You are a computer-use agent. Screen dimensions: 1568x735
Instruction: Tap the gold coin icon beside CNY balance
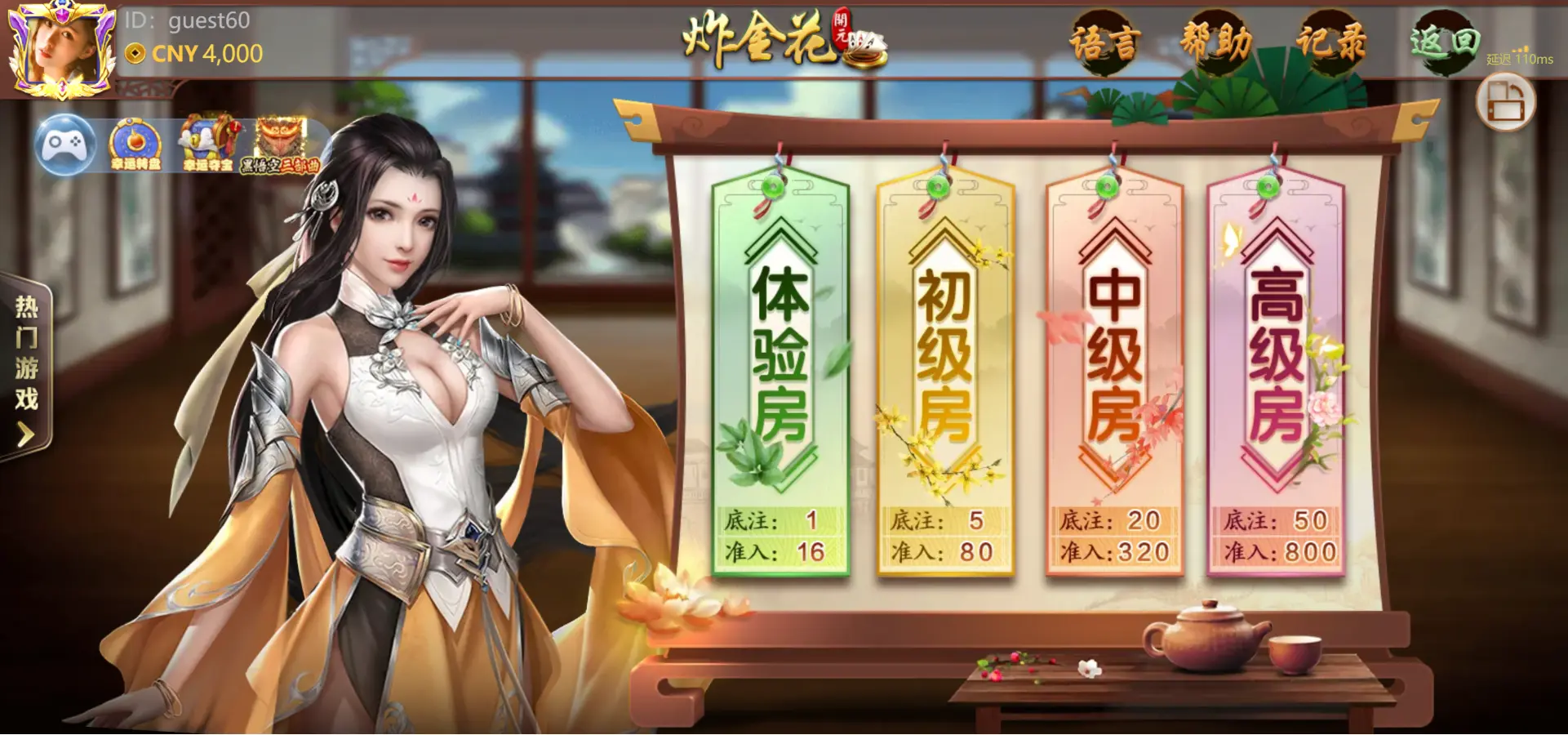135,54
